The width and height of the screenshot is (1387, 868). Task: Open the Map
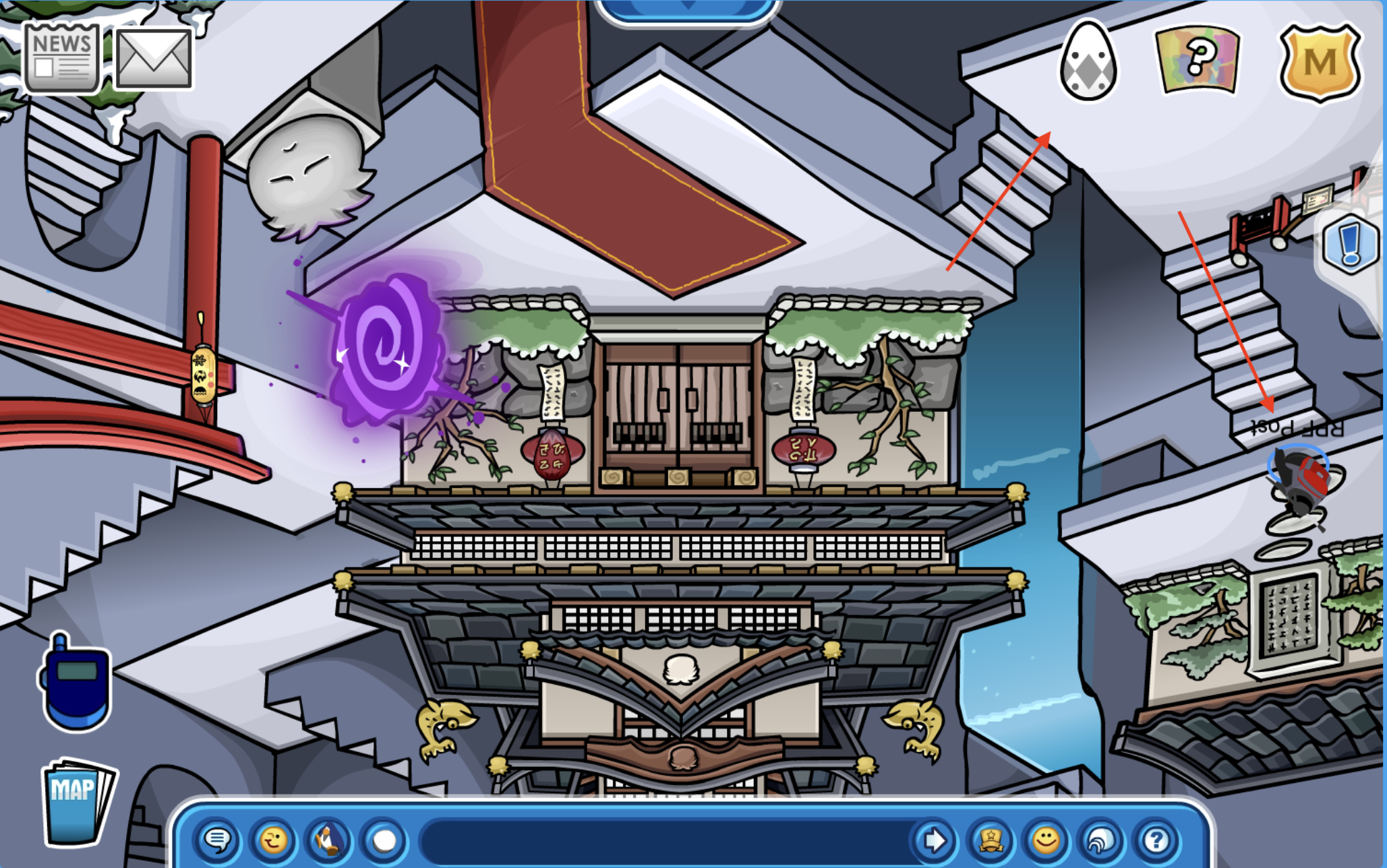76,801
